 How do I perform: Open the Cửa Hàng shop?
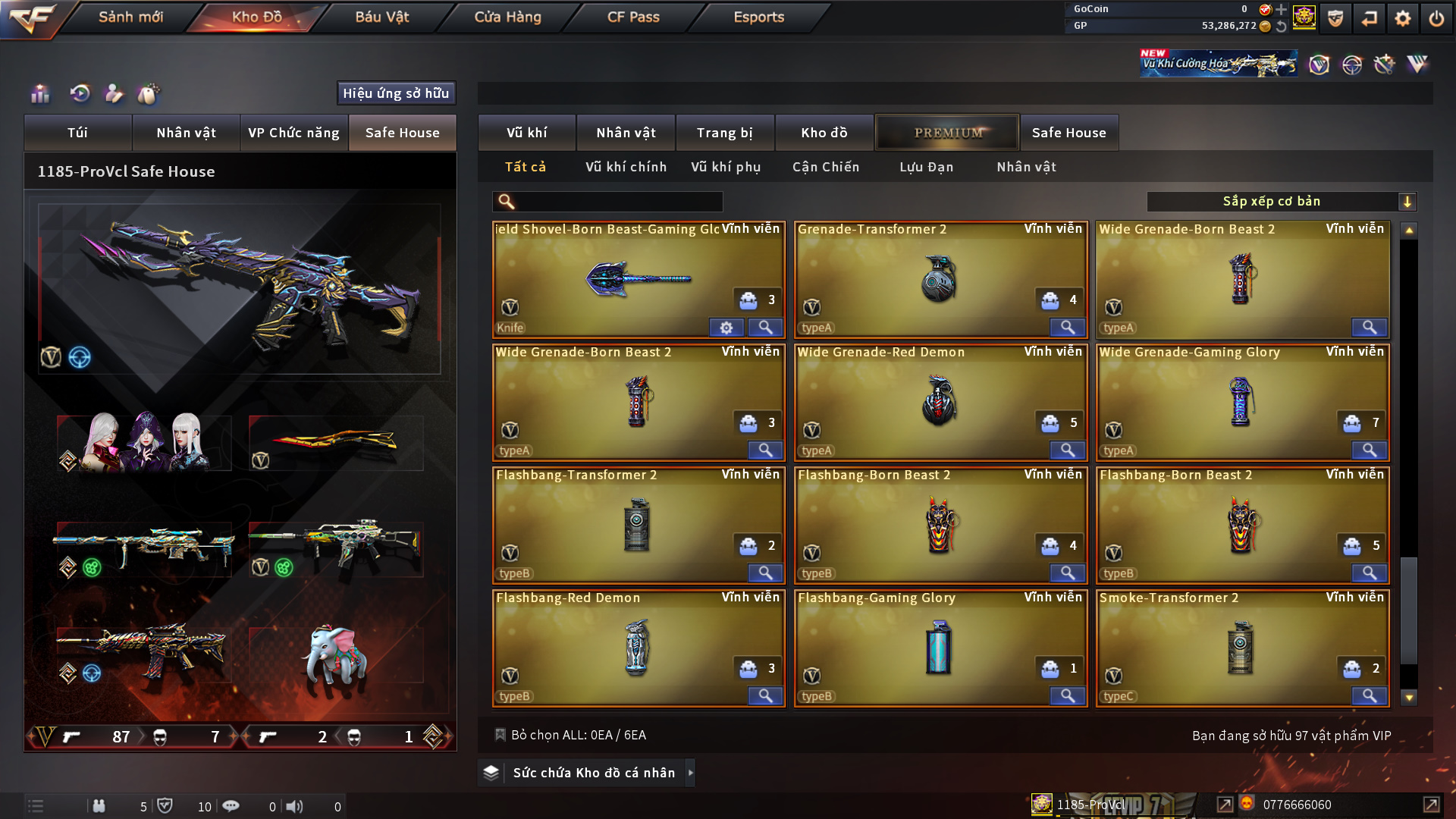coord(507,17)
